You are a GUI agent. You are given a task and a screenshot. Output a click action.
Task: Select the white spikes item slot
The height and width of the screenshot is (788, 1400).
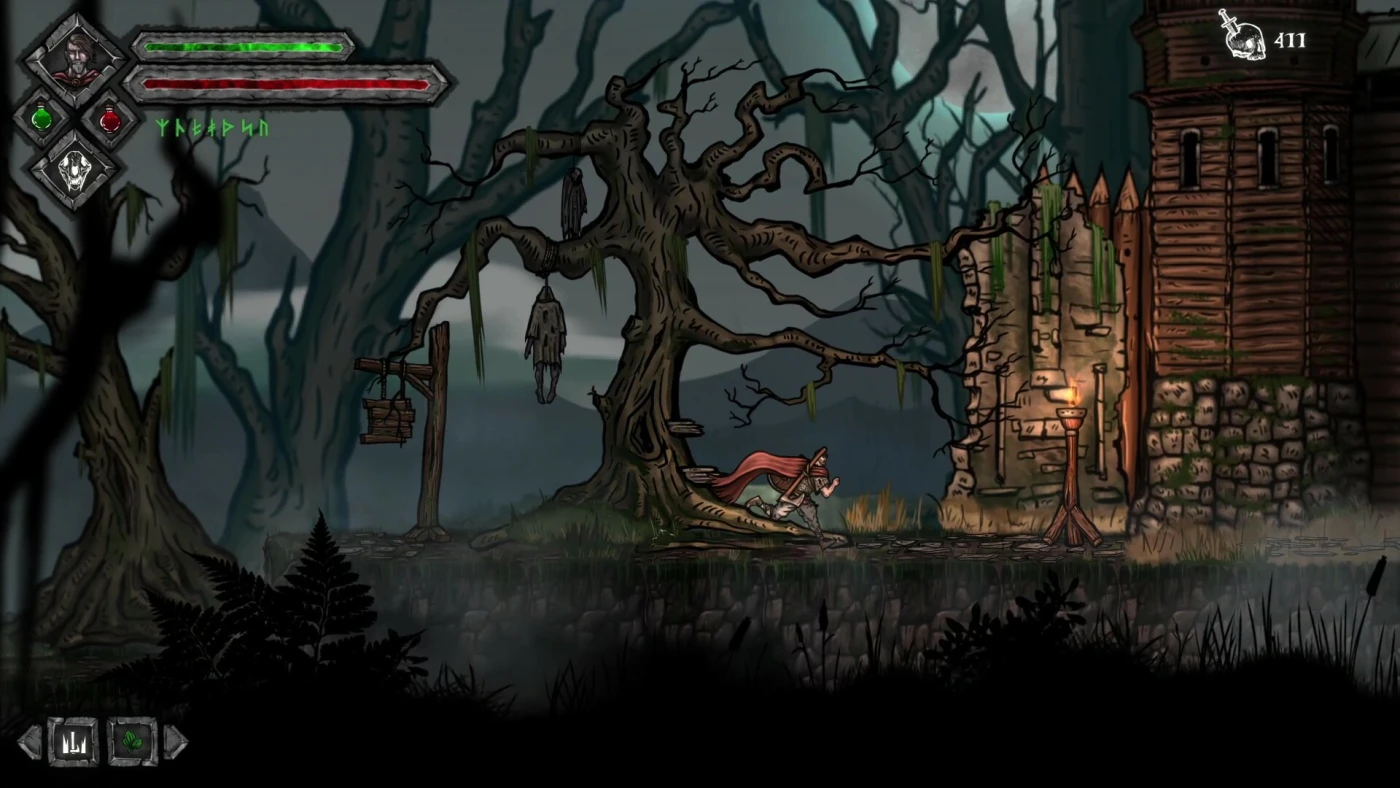[73, 742]
